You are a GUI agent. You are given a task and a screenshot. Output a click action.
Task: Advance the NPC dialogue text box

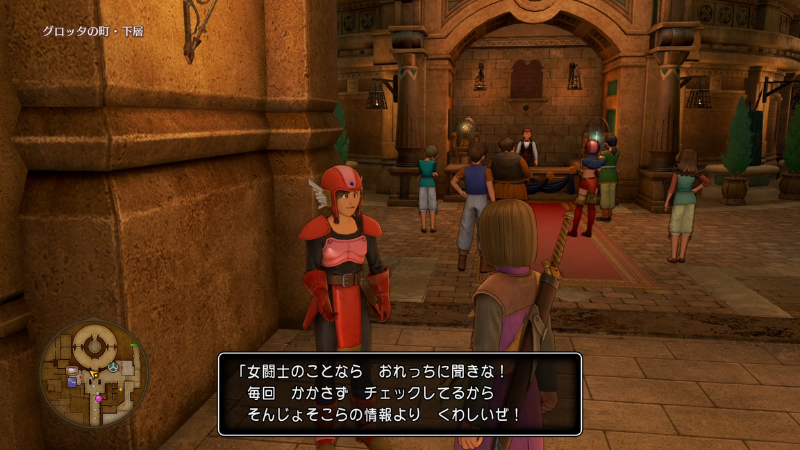click(400, 393)
